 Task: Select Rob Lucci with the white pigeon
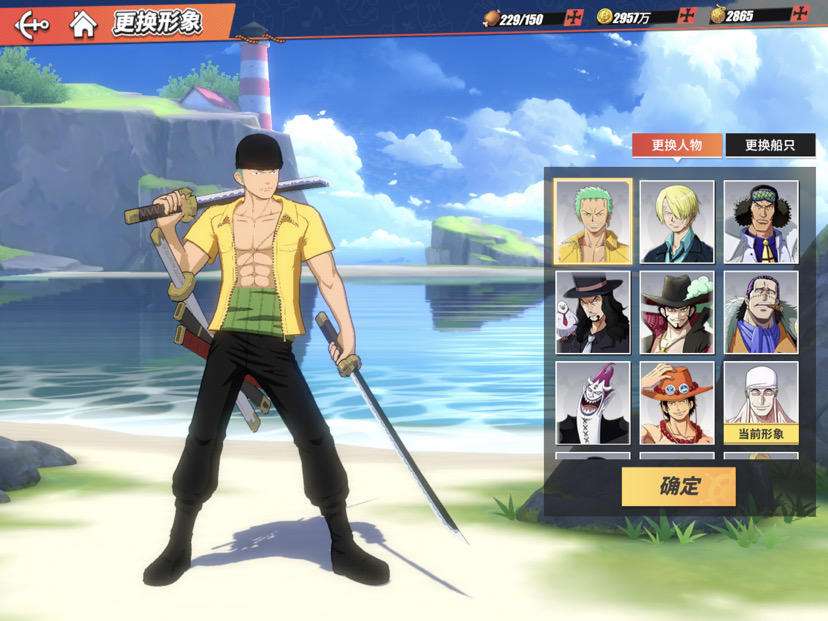[593, 312]
